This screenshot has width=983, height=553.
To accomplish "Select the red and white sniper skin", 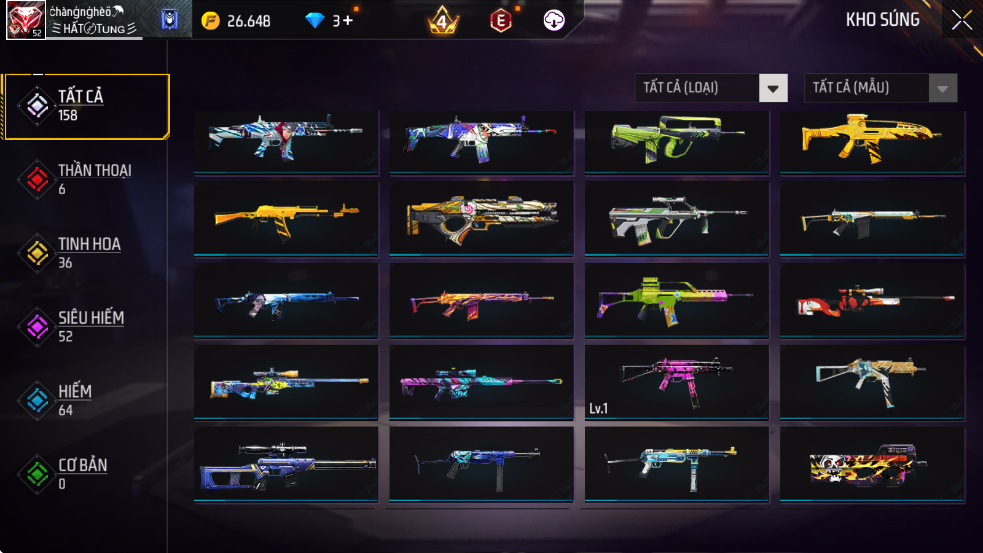I will click(873, 300).
